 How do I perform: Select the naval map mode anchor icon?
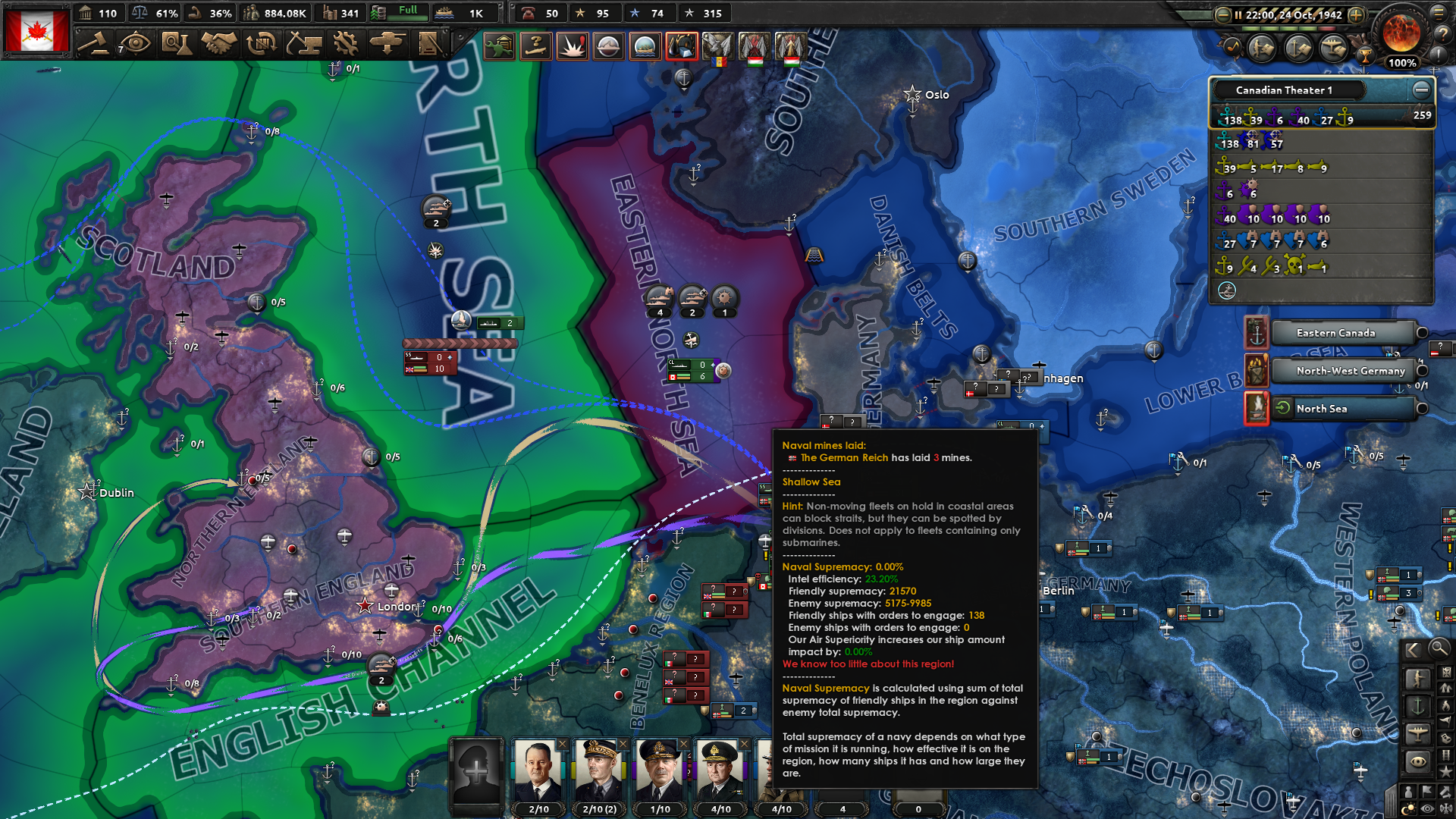pos(1417,706)
